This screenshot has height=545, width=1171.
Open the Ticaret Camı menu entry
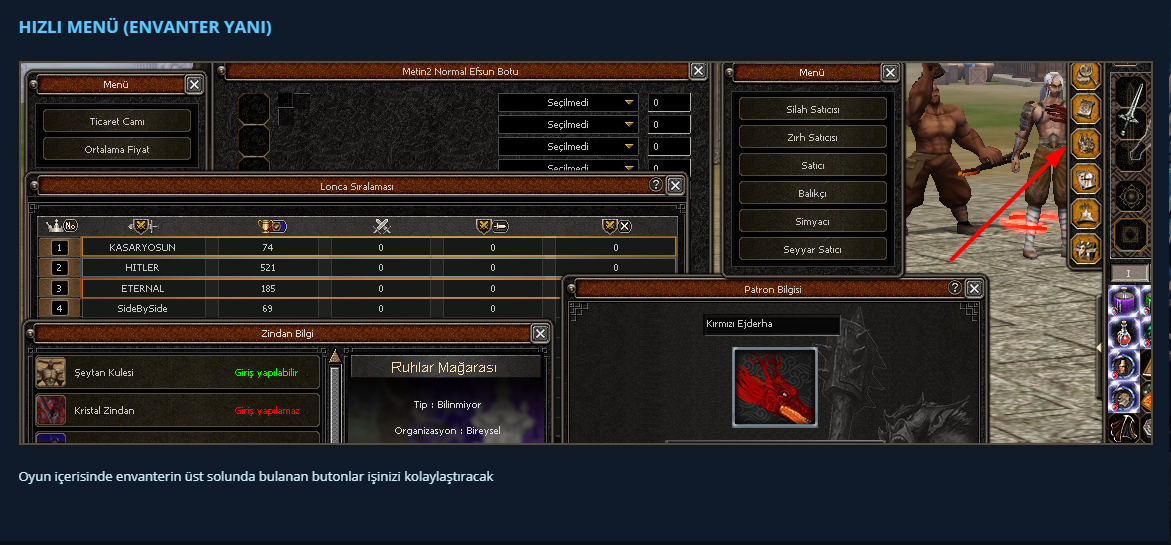117,121
